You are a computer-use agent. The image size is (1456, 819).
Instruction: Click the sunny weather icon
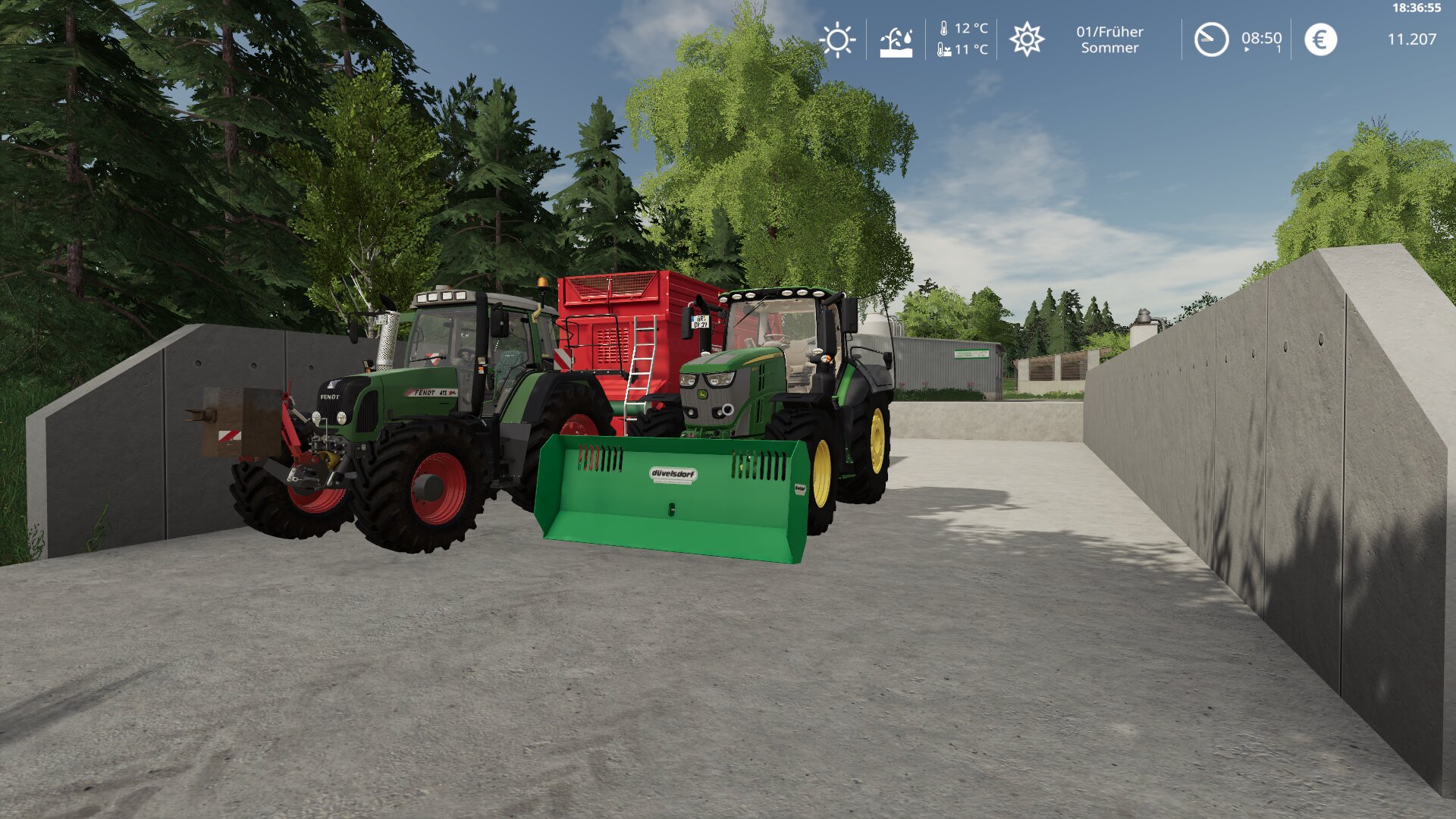(837, 39)
